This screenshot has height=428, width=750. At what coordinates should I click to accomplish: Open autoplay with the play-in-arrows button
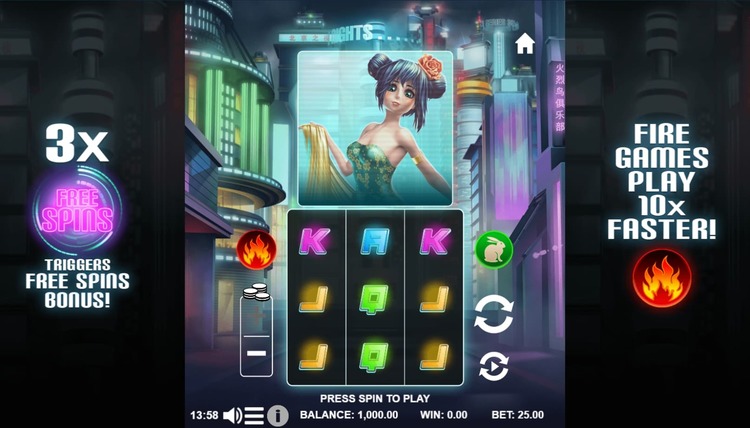(x=494, y=367)
